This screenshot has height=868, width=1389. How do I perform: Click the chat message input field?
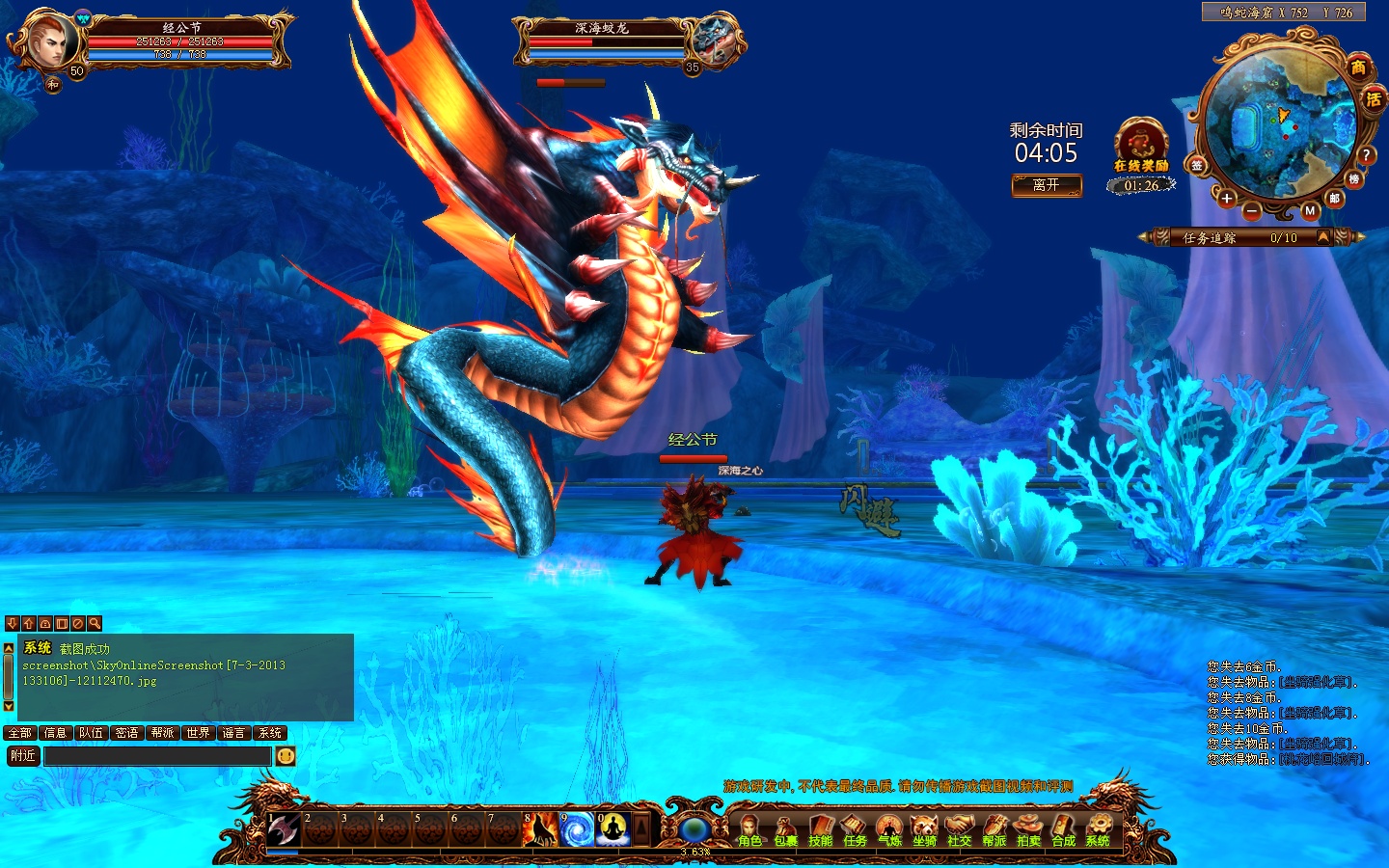pyautogui.click(x=157, y=756)
